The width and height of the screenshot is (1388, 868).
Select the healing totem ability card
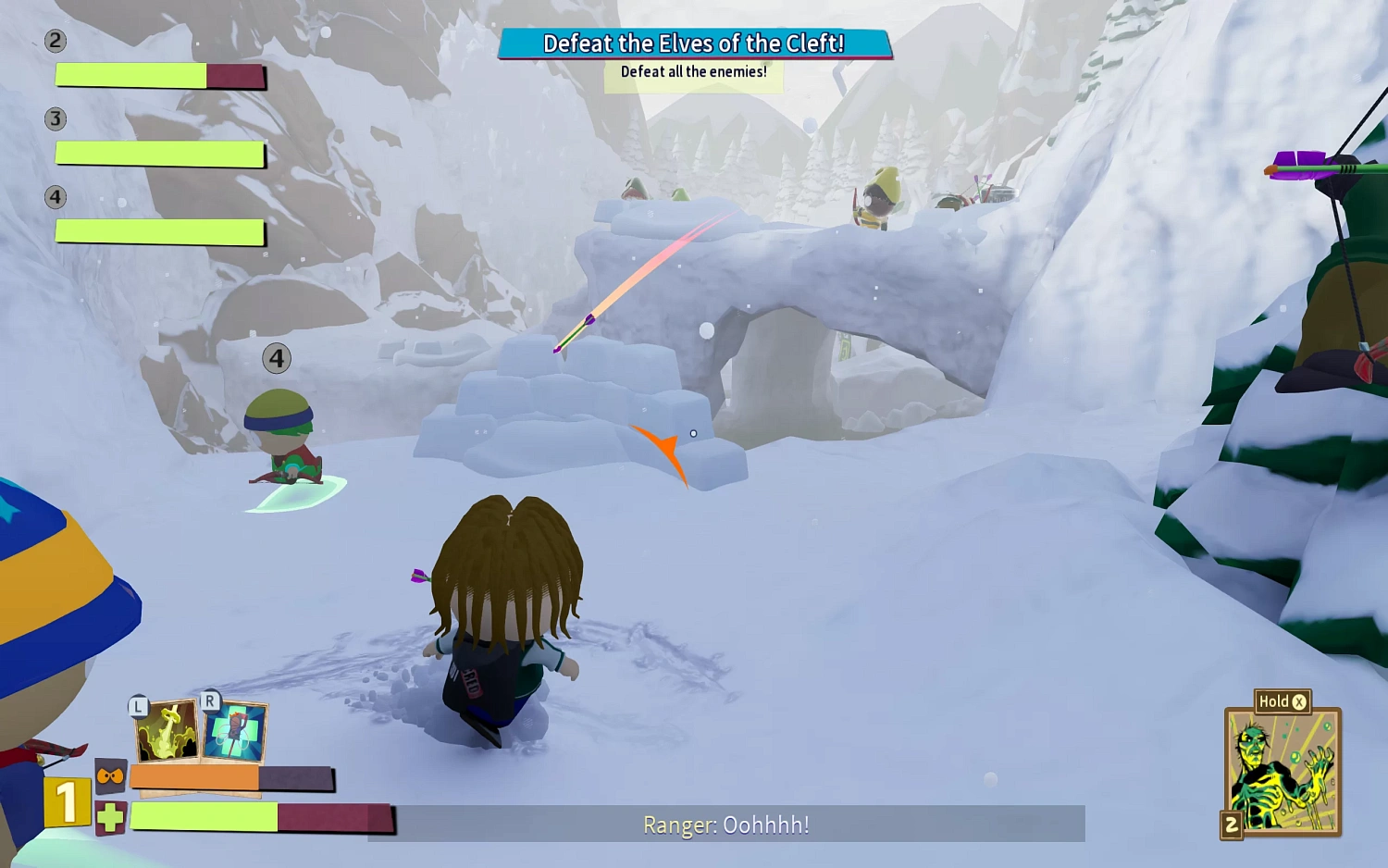tap(233, 731)
